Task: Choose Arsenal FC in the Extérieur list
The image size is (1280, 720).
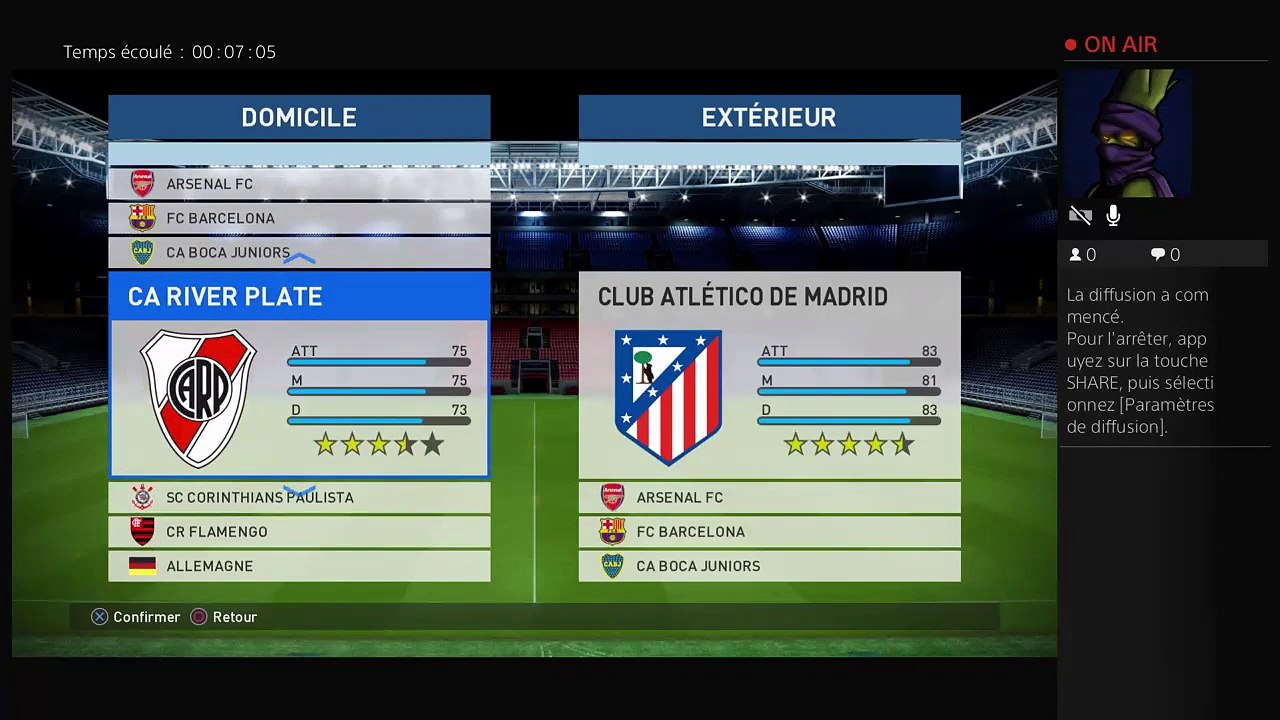Action: [x=769, y=497]
